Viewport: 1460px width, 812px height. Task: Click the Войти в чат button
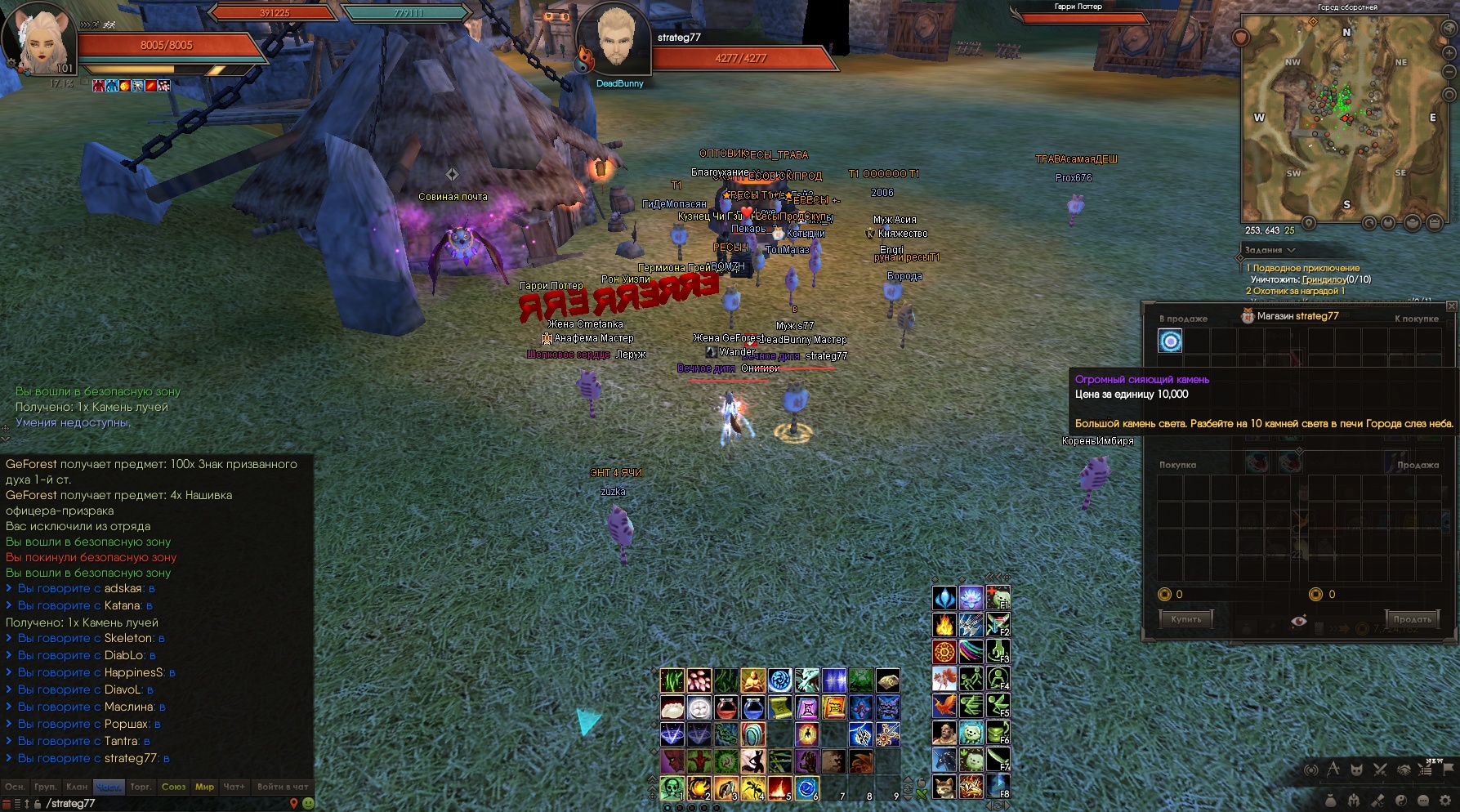pyautogui.click(x=283, y=787)
